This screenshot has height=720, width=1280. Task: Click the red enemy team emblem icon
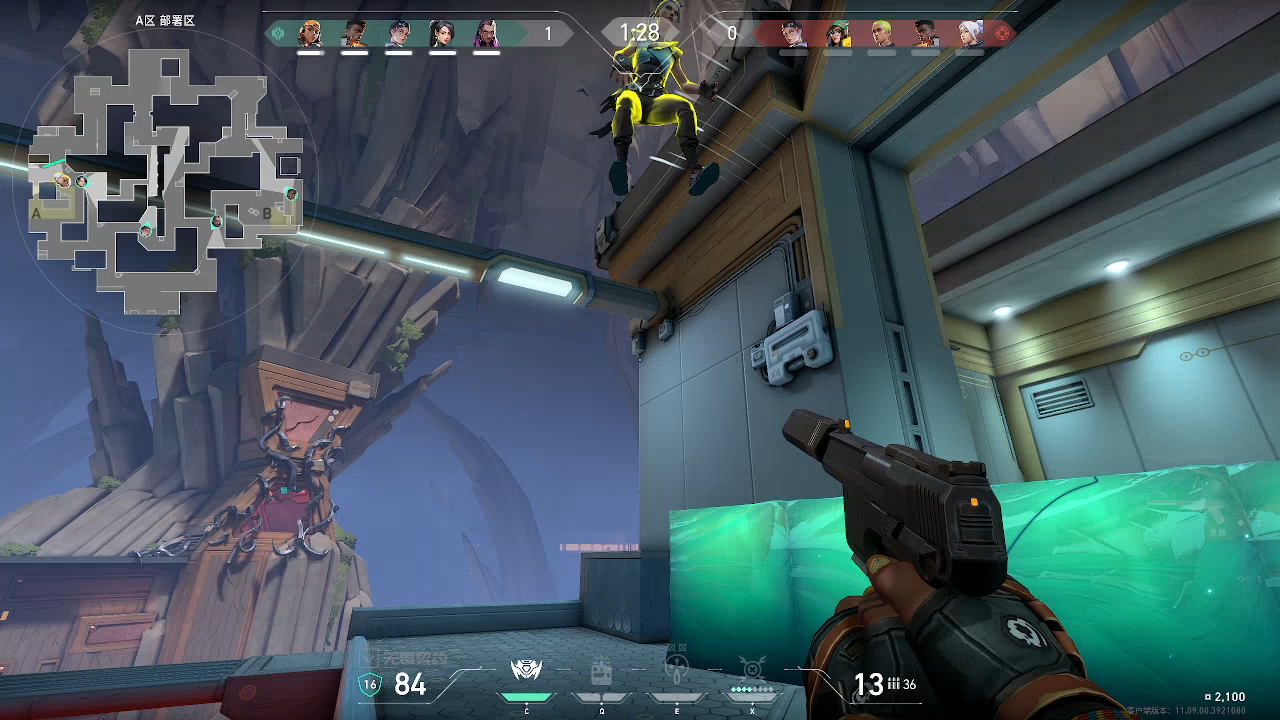pos(1003,34)
